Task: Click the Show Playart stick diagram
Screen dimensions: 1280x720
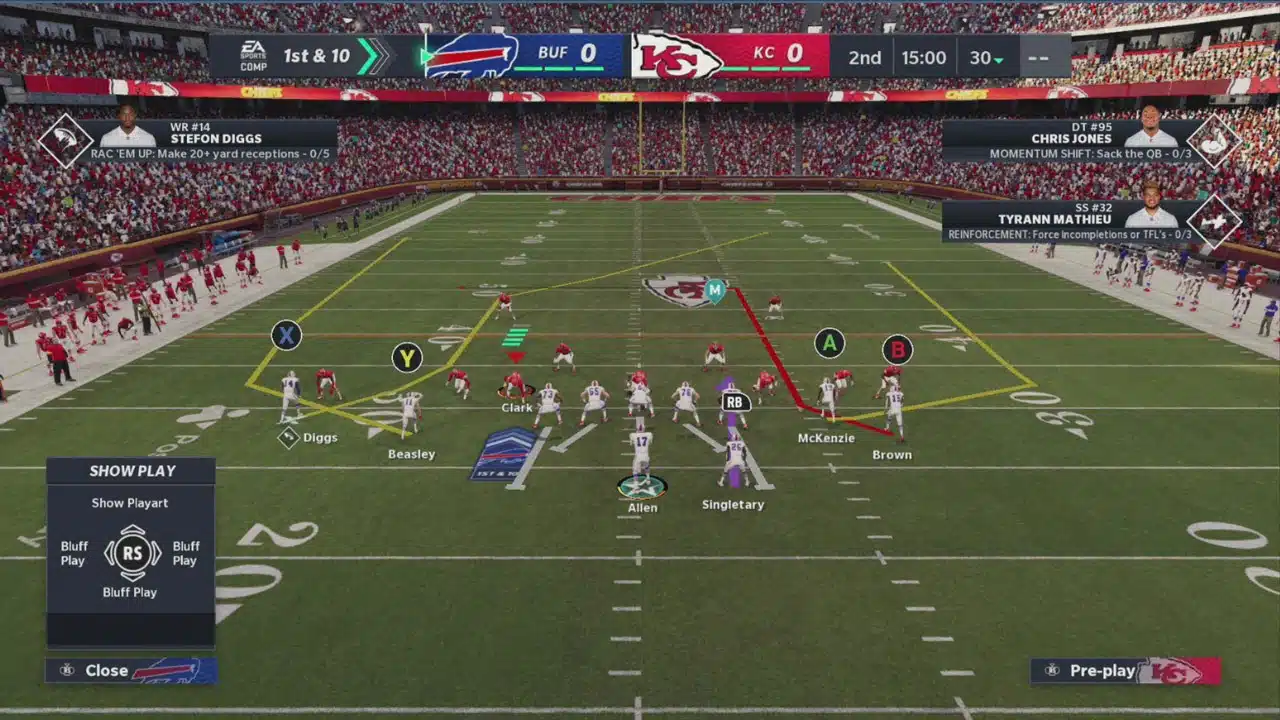Action: click(132, 553)
